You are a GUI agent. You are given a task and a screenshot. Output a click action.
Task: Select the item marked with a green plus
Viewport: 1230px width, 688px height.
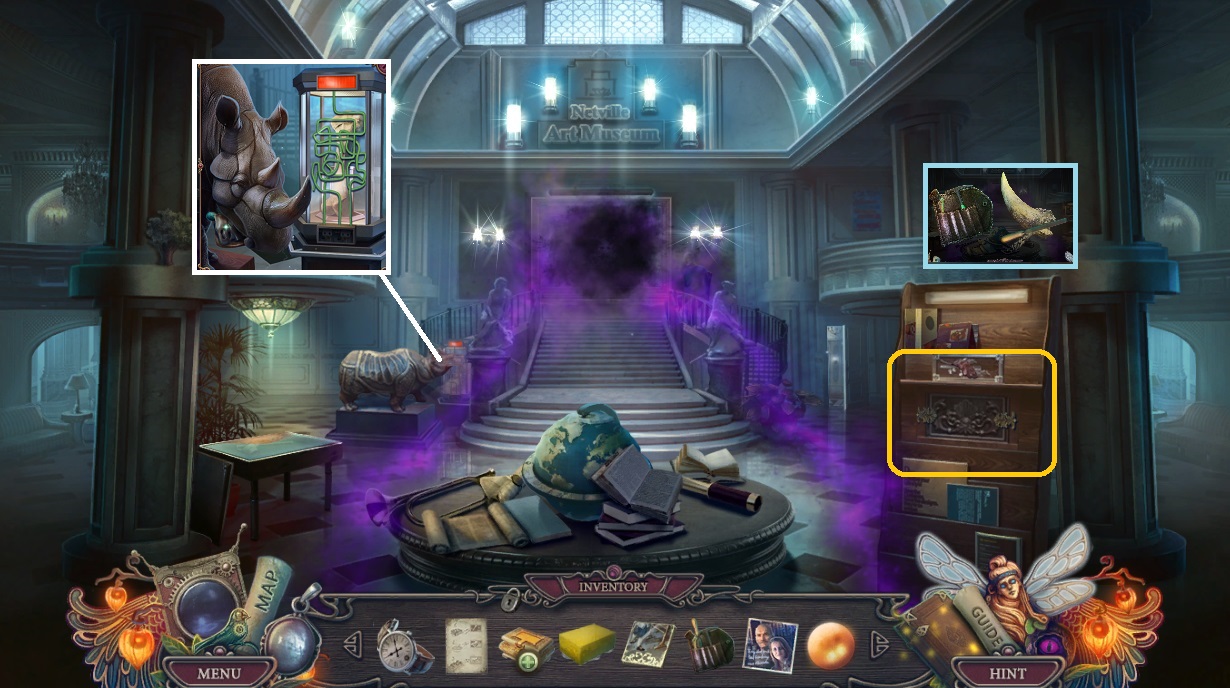pos(523,647)
